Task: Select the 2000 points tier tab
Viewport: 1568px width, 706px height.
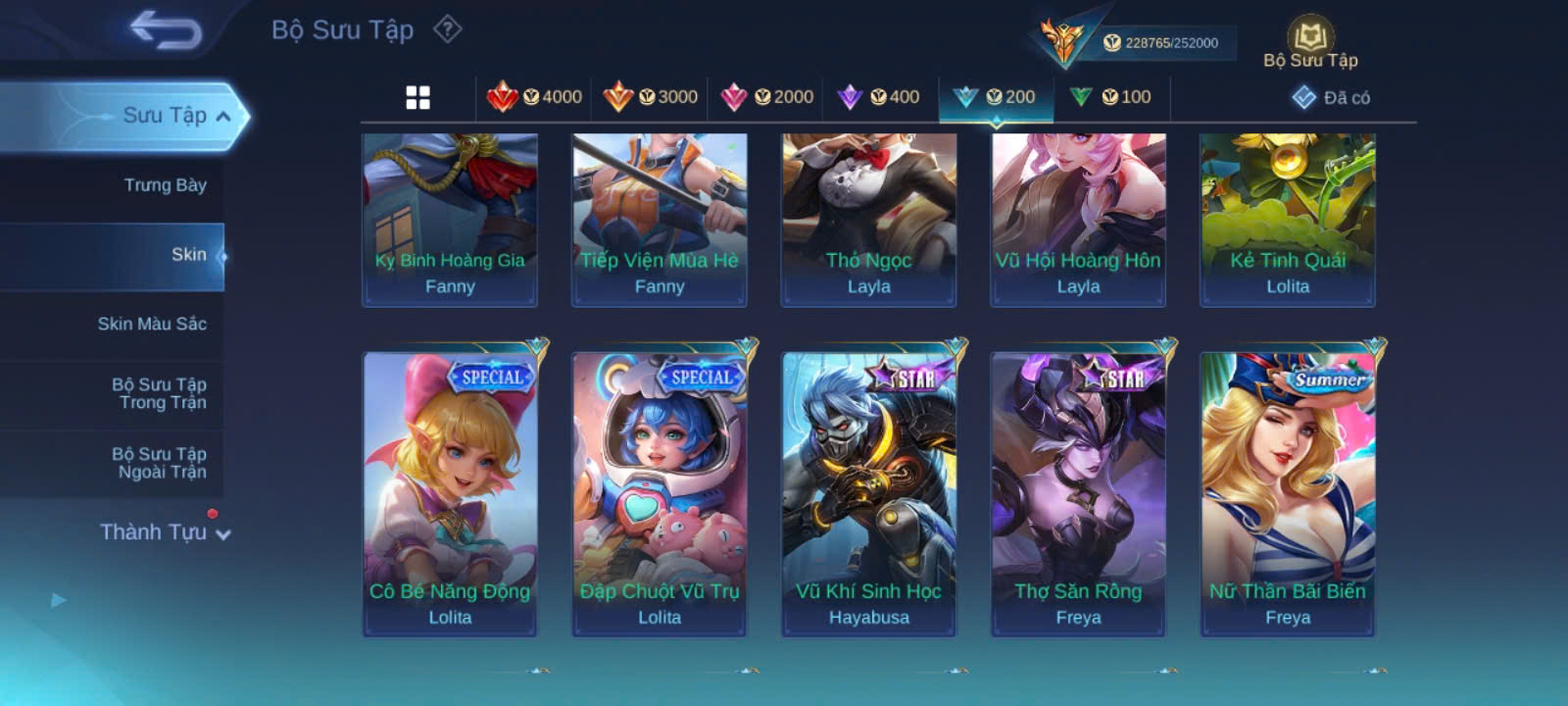Action: [767, 97]
